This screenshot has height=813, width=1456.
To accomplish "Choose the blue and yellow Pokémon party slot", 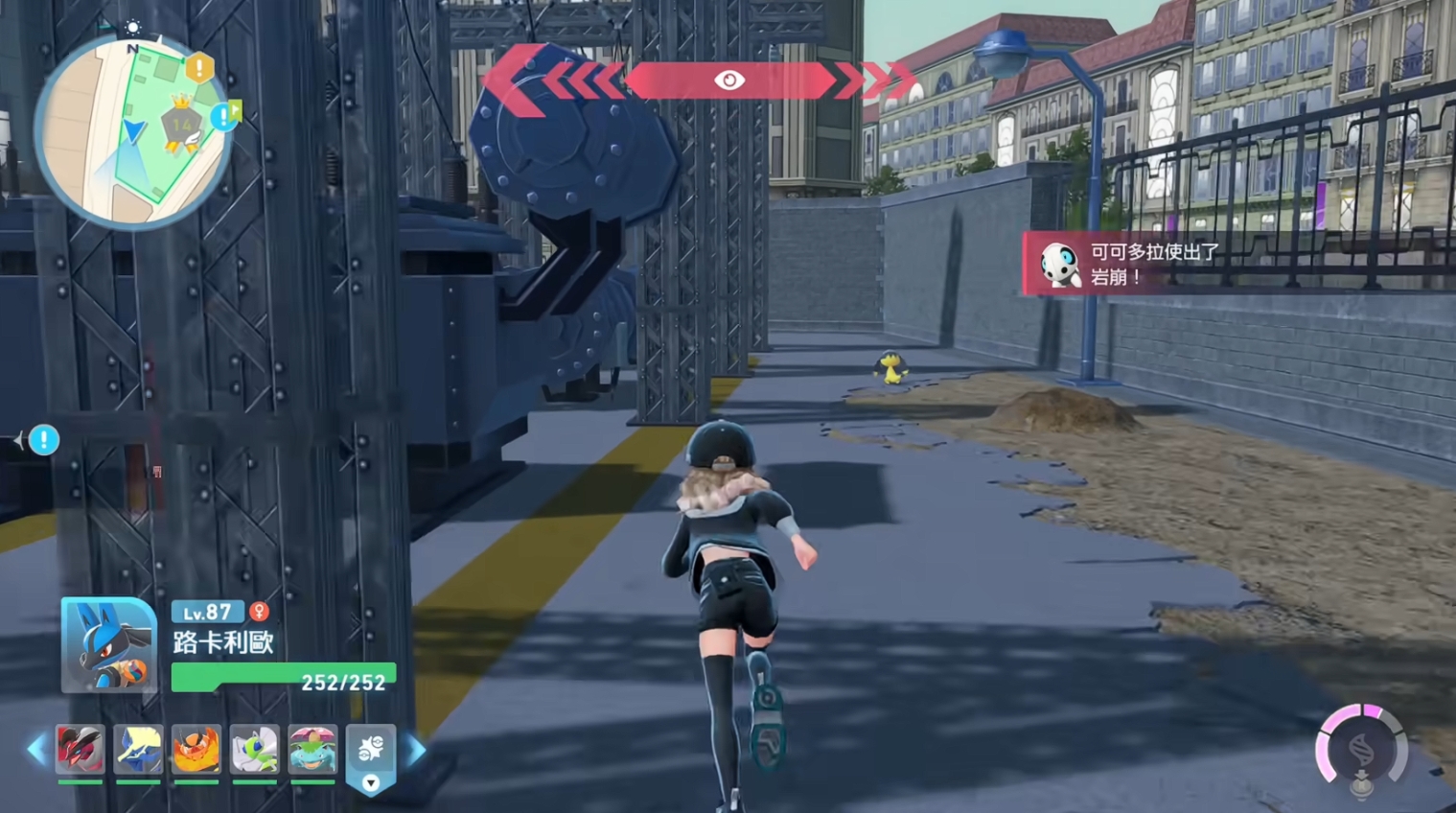I will pyautogui.click(x=138, y=749).
